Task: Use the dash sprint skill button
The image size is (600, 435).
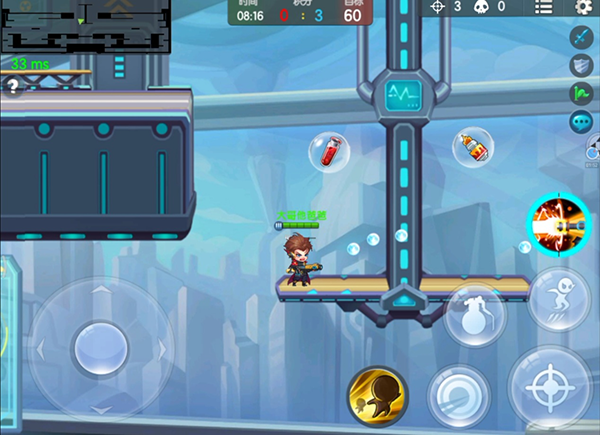Action: click(559, 298)
